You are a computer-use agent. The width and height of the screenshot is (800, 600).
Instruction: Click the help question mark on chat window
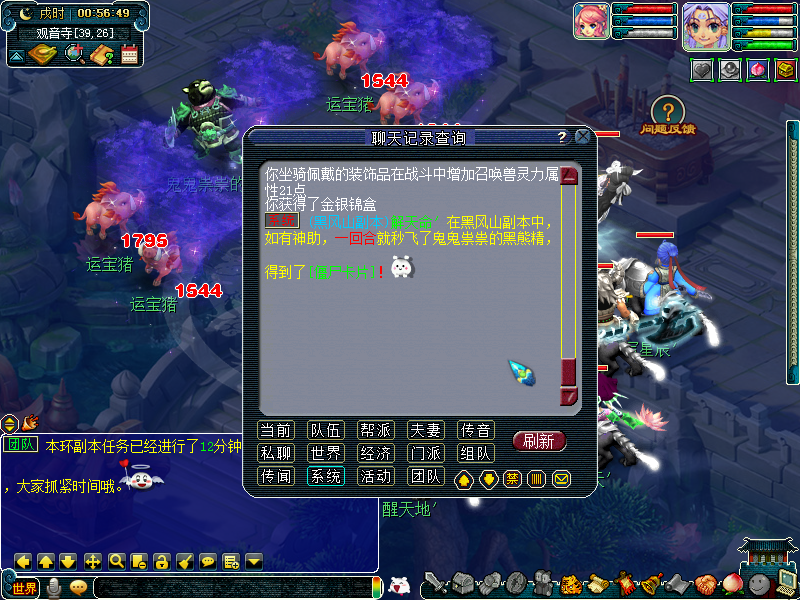pyautogui.click(x=562, y=137)
